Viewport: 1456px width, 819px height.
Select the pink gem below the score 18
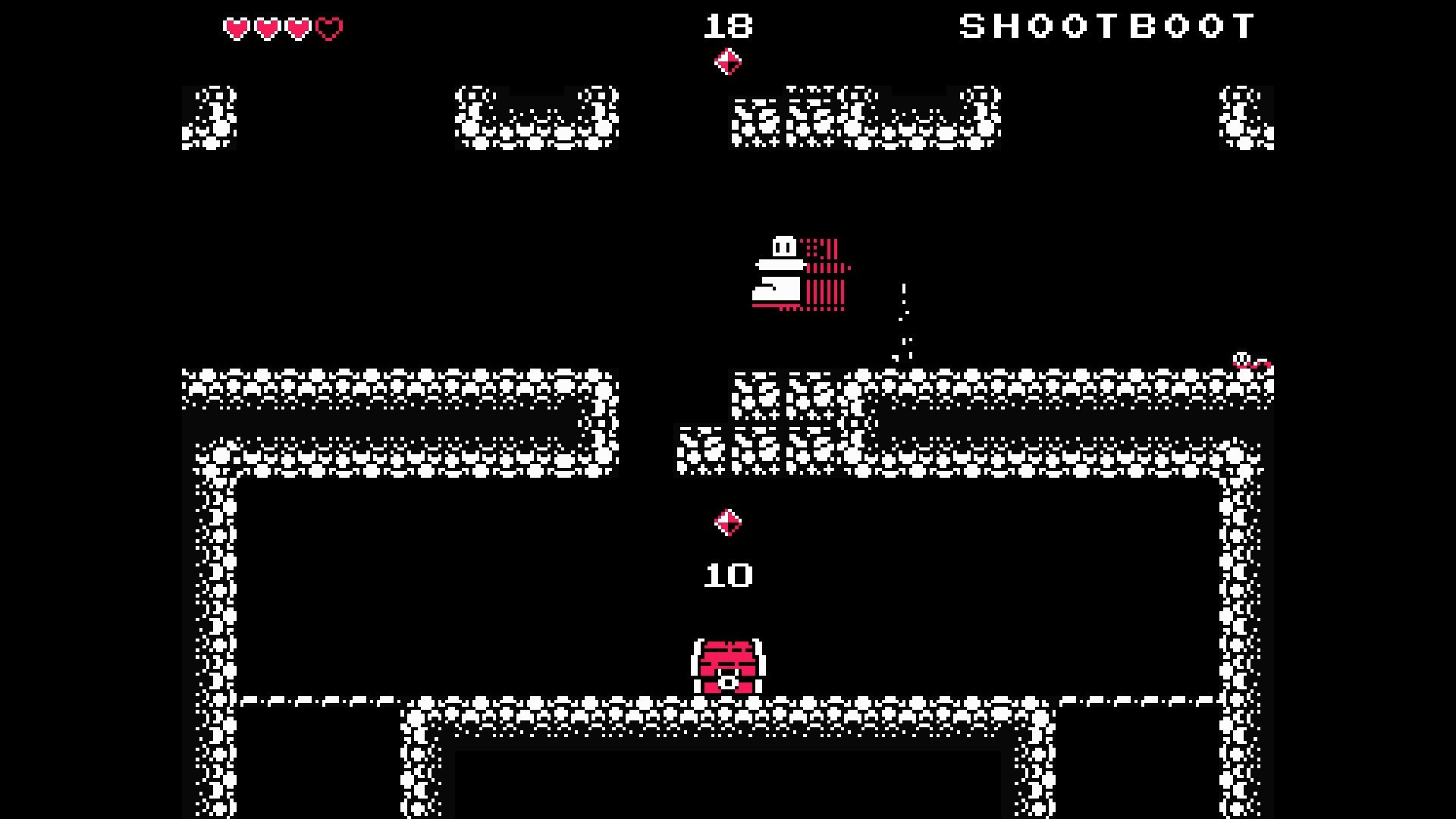[x=729, y=61]
